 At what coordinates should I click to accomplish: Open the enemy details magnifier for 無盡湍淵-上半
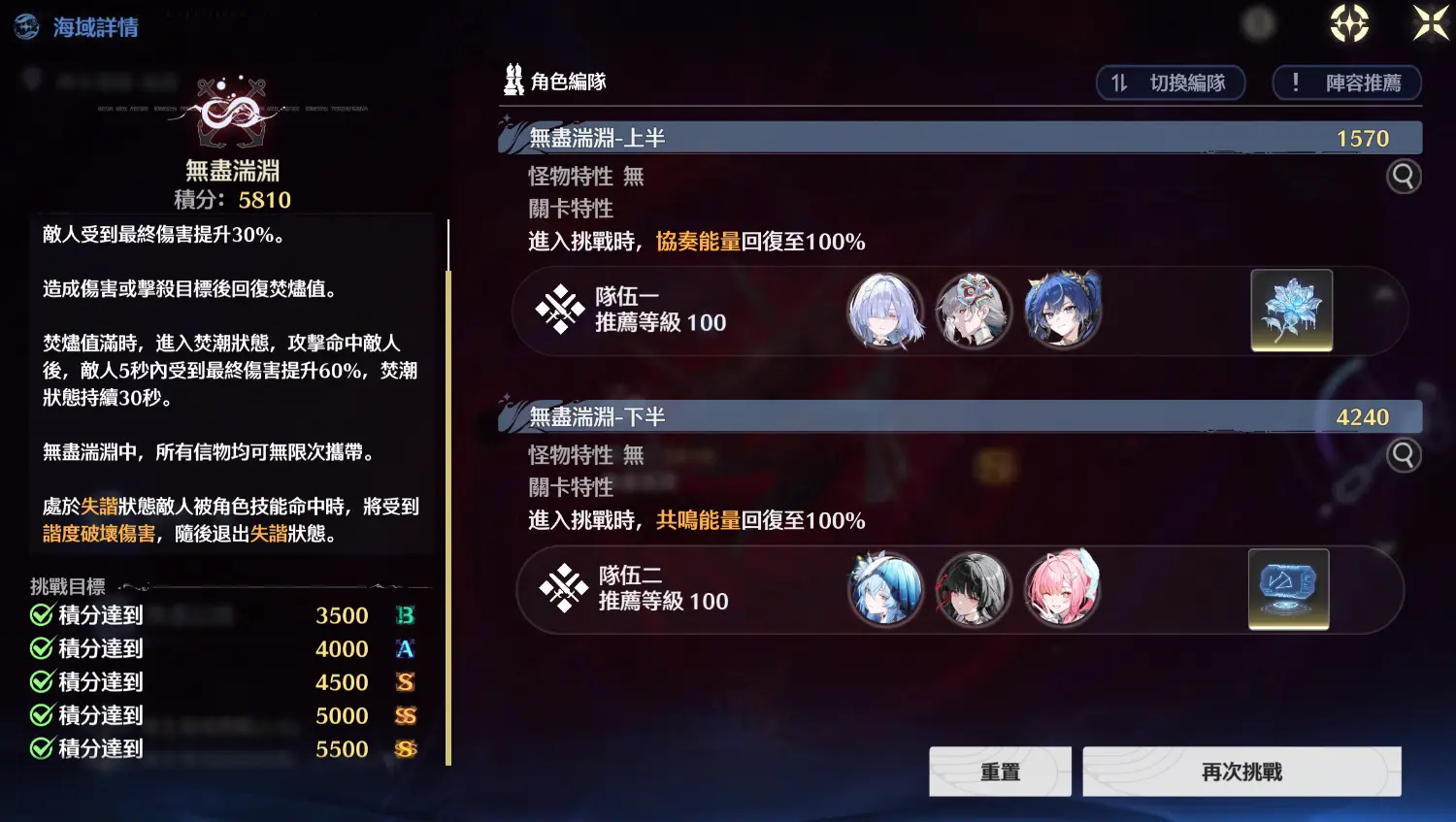point(1404,176)
